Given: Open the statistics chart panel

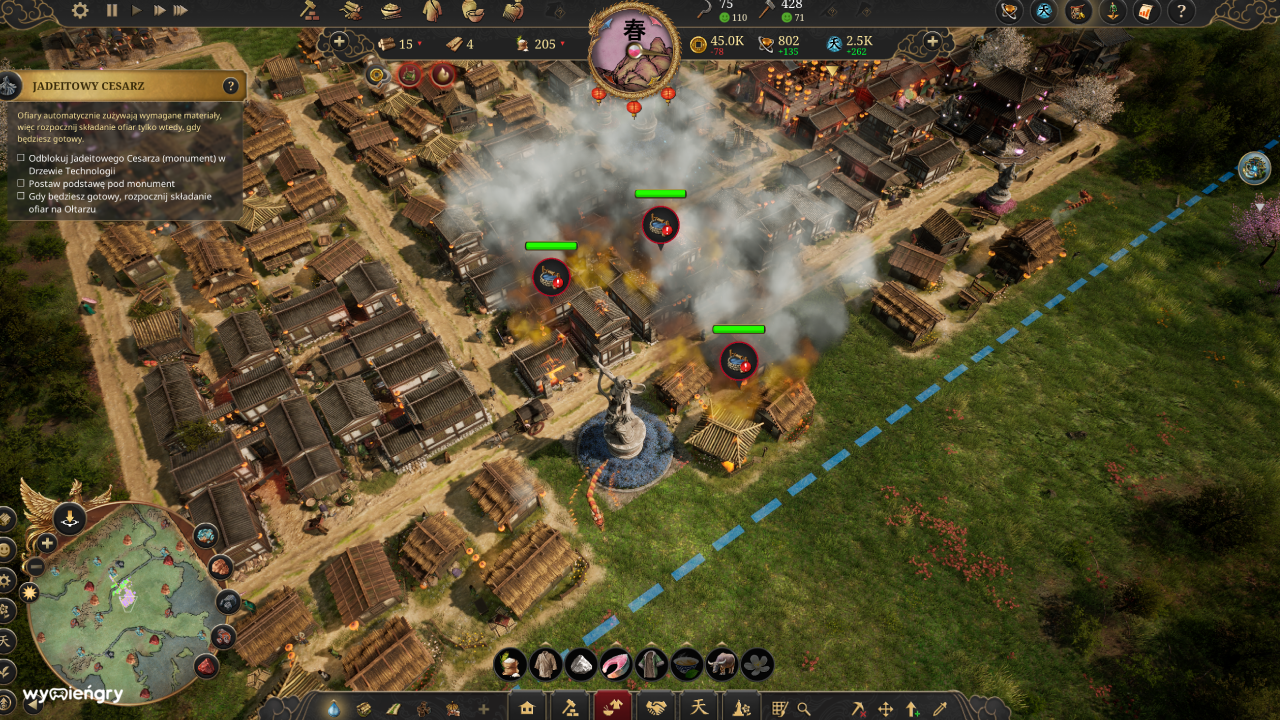Looking at the screenshot, I should [1147, 13].
